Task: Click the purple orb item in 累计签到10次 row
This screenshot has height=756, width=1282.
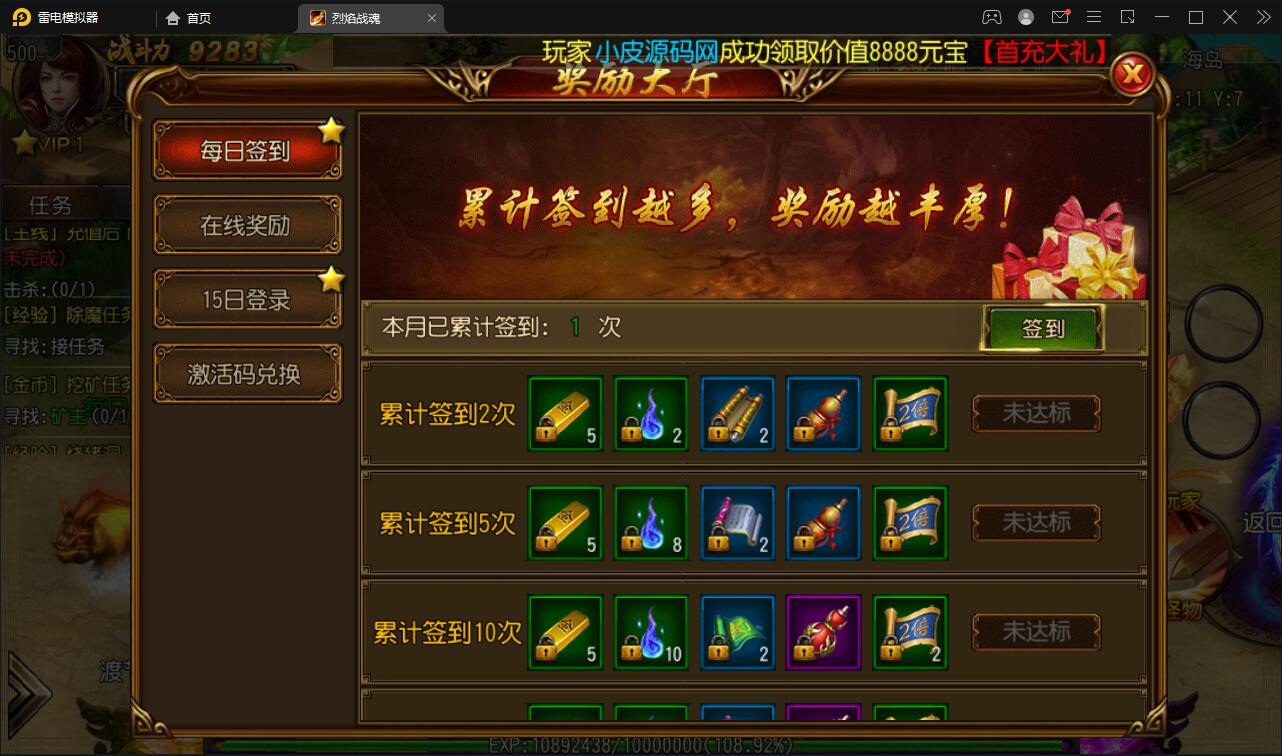Action: coord(823,632)
